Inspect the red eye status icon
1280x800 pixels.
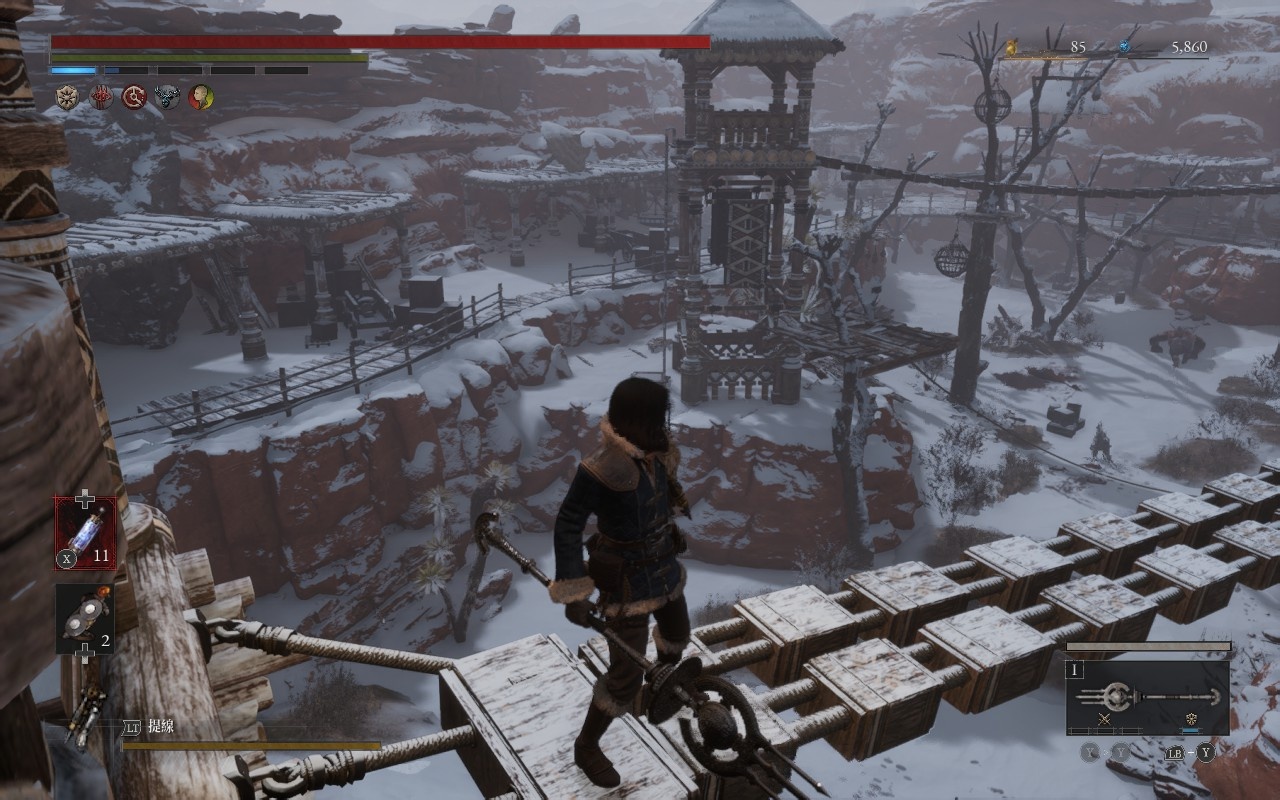coord(101,97)
